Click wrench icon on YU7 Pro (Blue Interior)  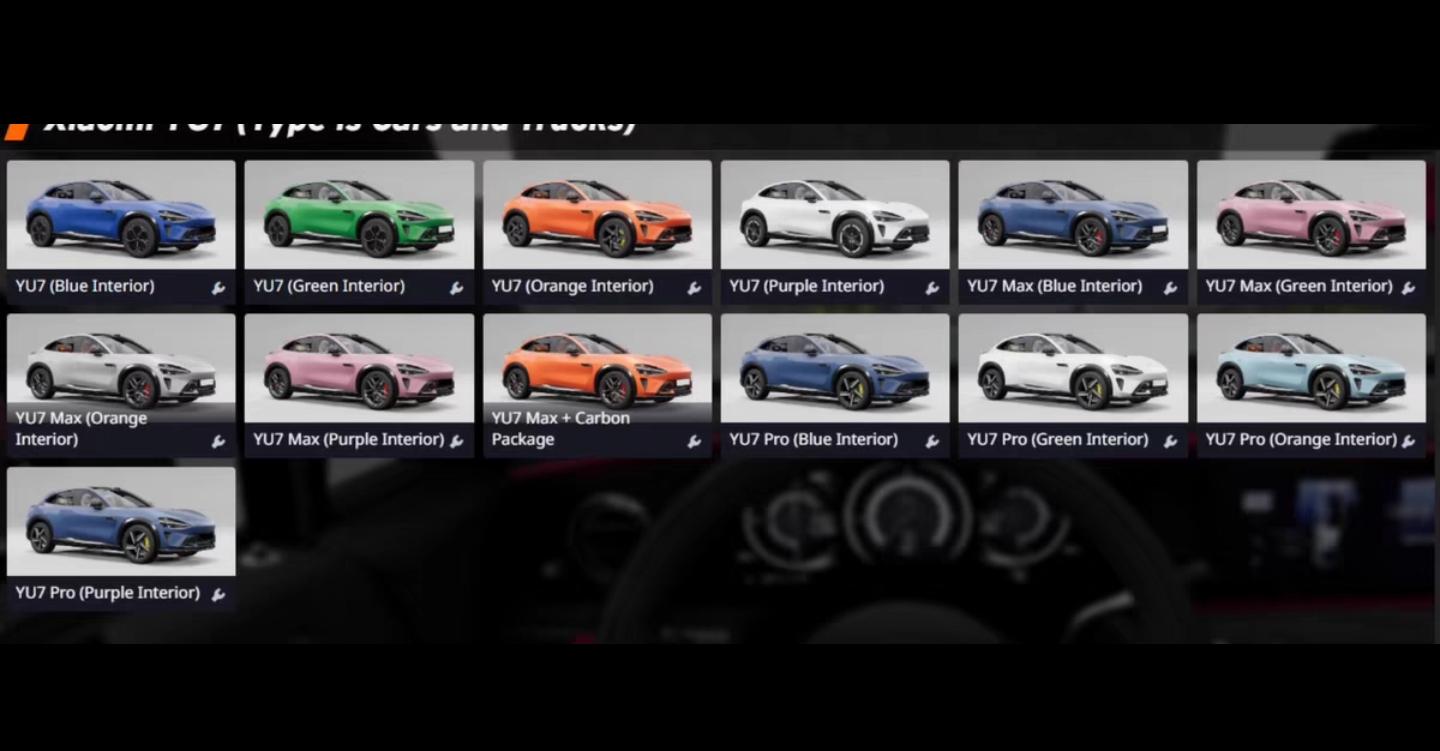[932, 441]
